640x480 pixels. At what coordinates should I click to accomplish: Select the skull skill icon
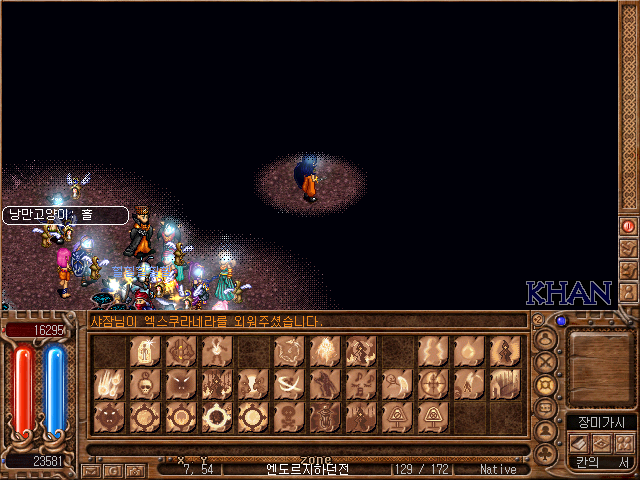point(145,384)
